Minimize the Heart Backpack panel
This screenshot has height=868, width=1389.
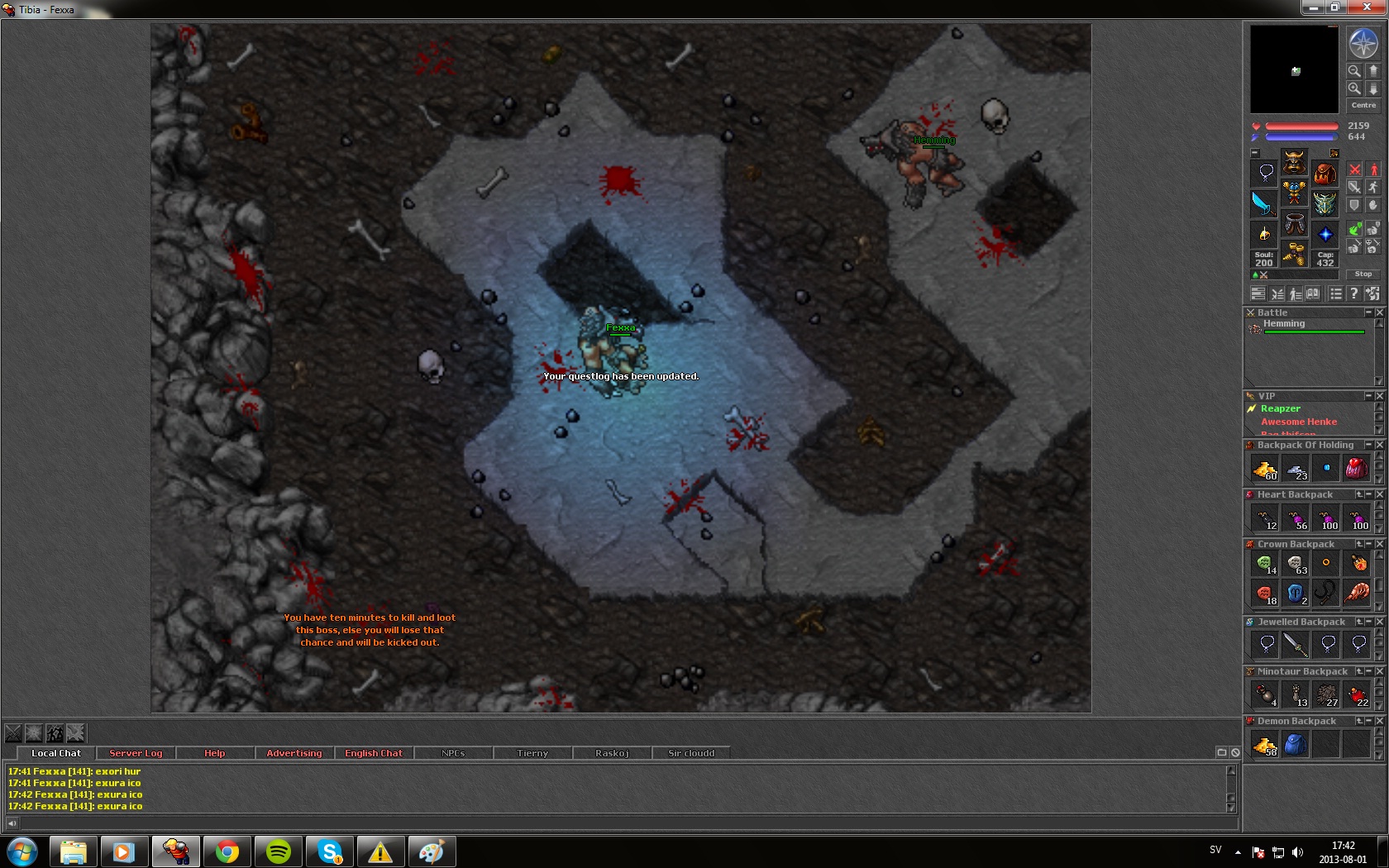(1369, 494)
